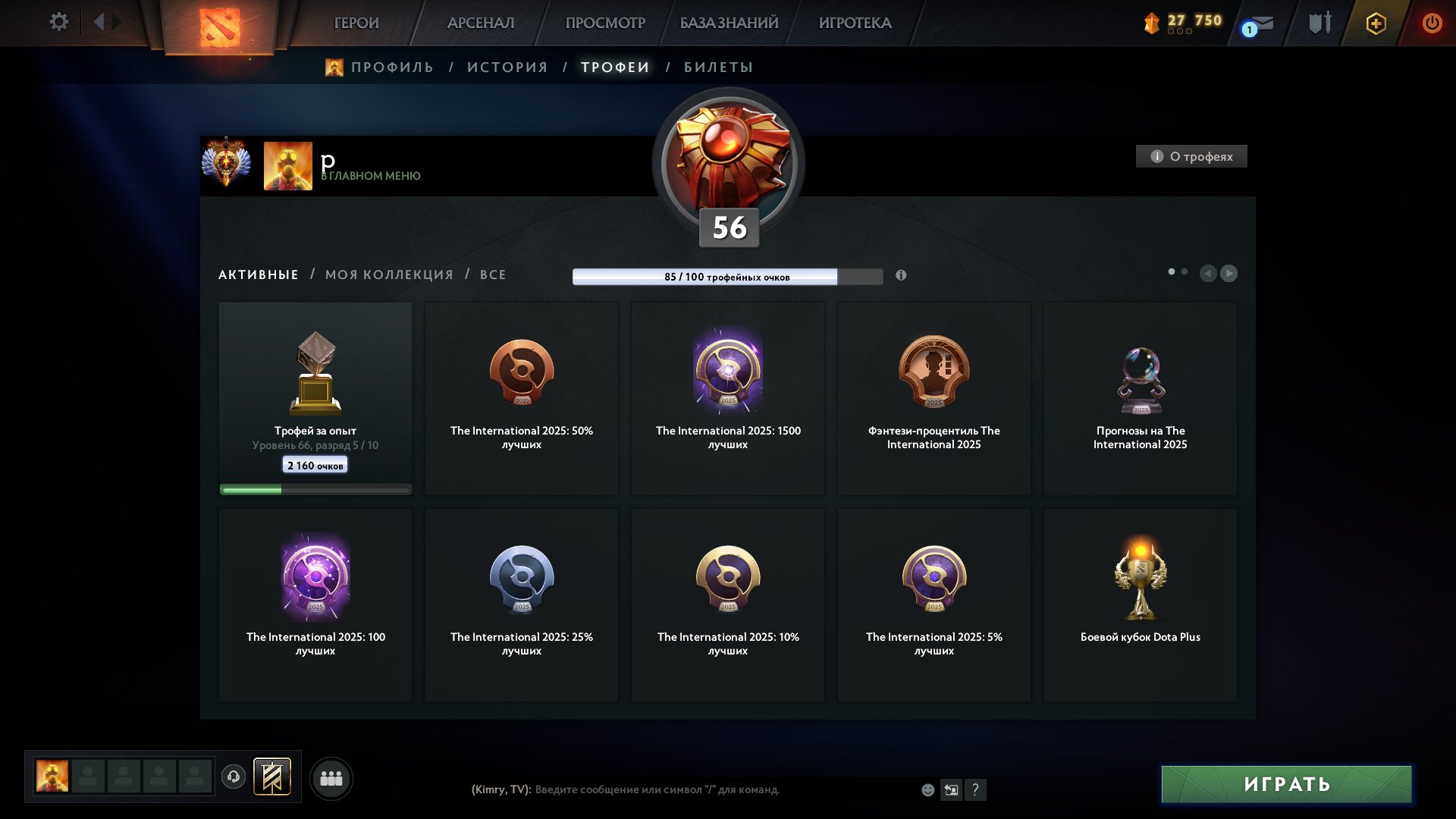Go to the next trophies page arrow
Viewport: 1456px width, 819px height.
pos(1228,273)
